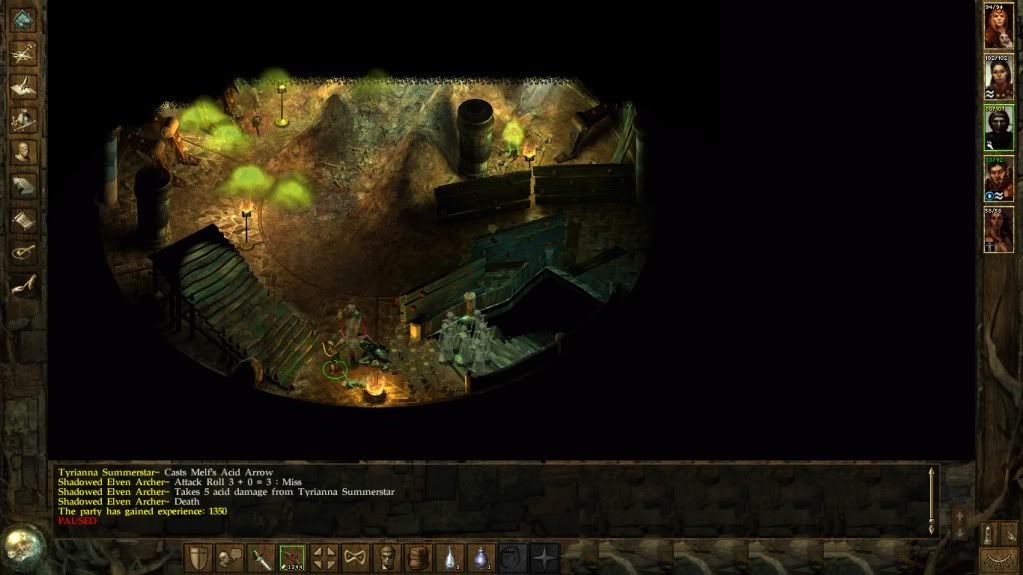The height and width of the screenshot is (575, 1023).
Task: Open the inventory gear icon in the sidebar
Action: [23, 120]
